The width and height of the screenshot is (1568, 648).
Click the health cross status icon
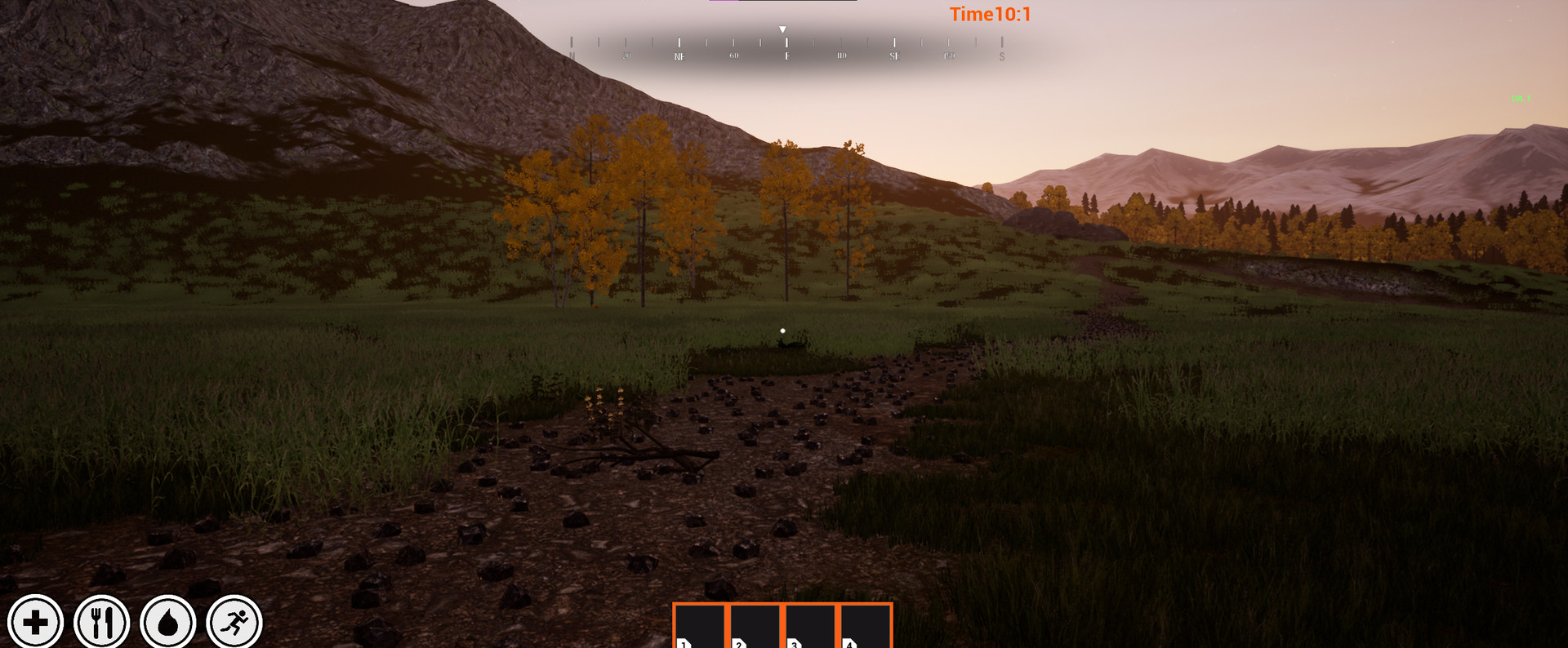point(36,622)
